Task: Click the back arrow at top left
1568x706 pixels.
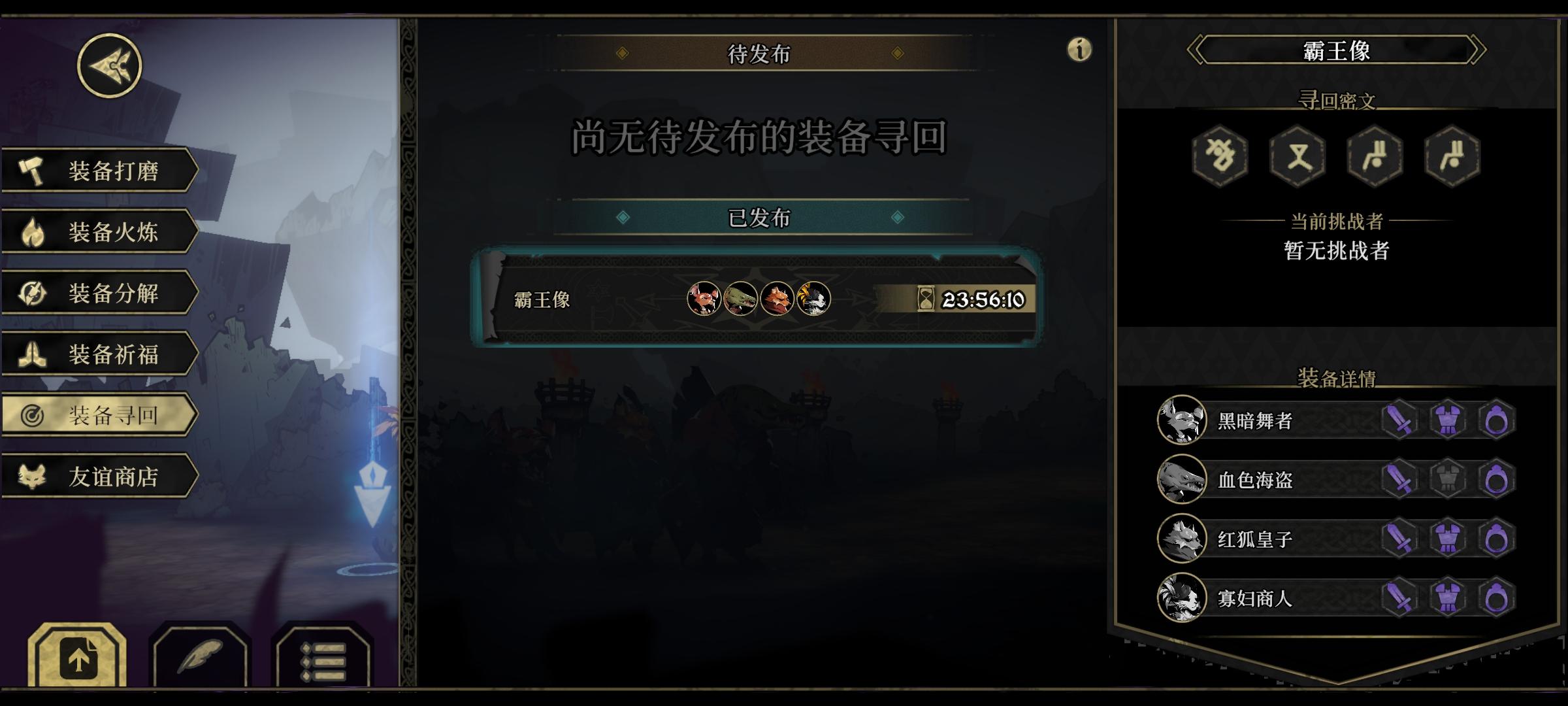Action: point(110,65)
